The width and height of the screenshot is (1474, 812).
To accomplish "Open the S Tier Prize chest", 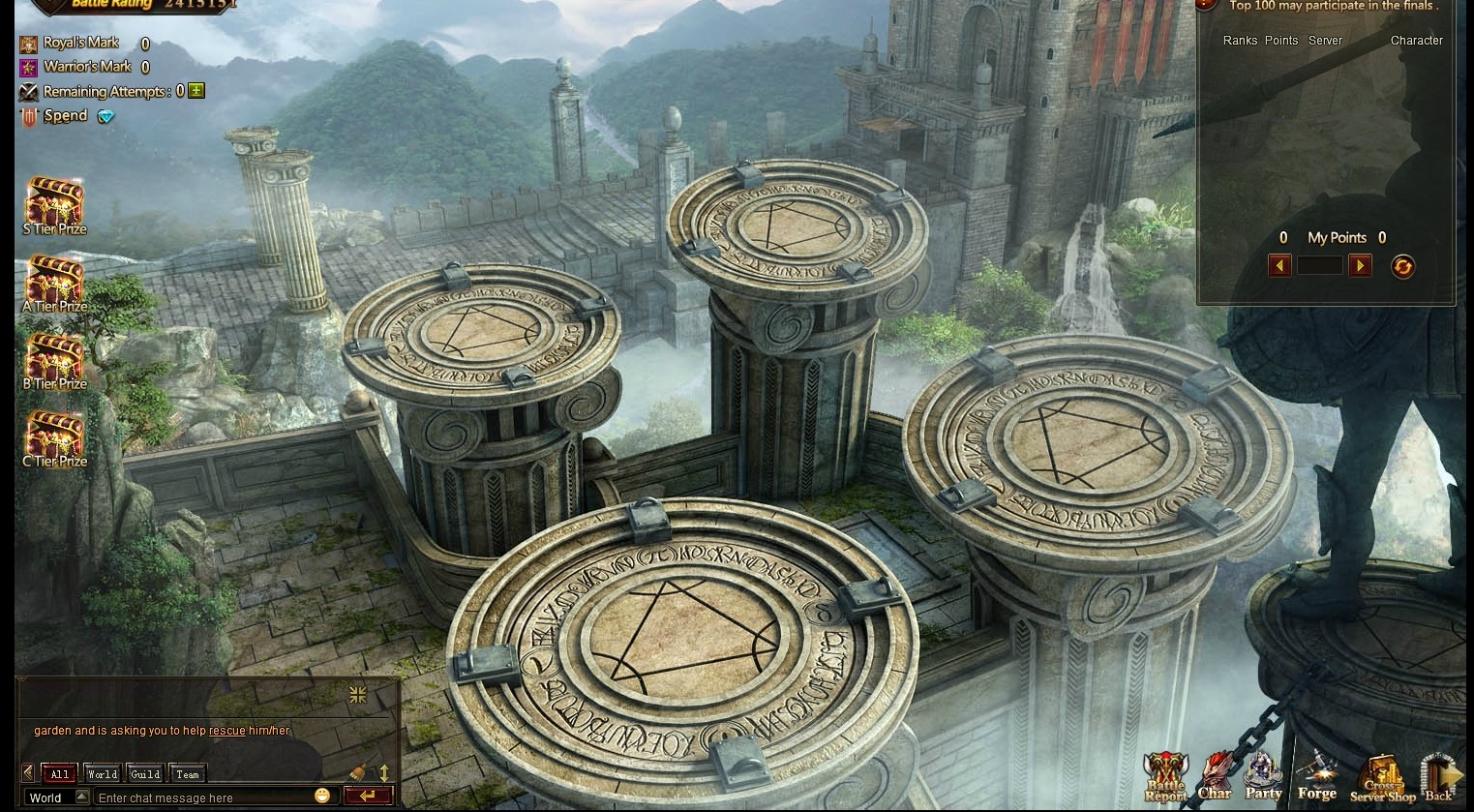I will tap(54, 201).
